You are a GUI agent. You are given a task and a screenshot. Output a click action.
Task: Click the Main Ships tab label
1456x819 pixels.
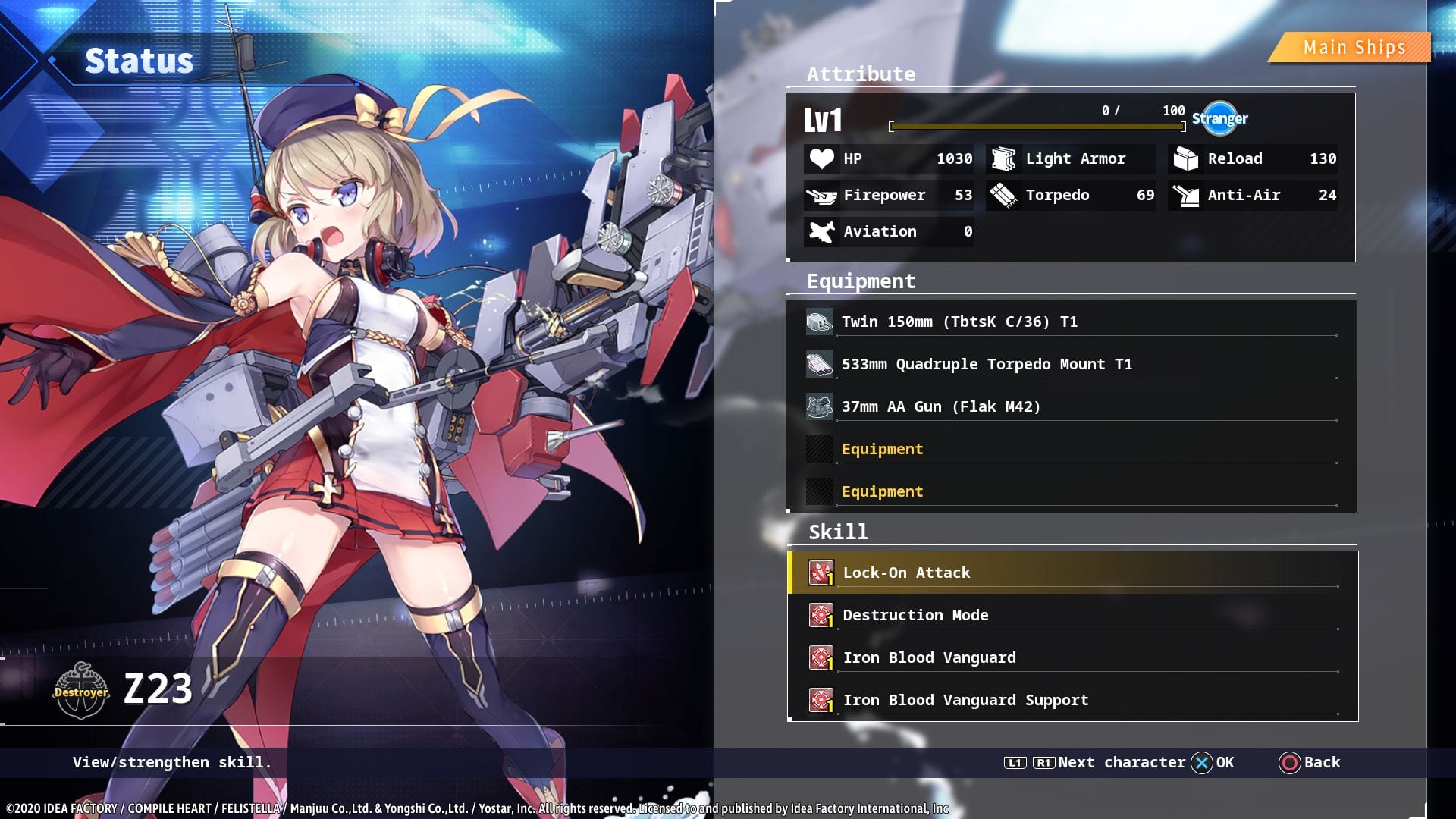point(1354,48)
